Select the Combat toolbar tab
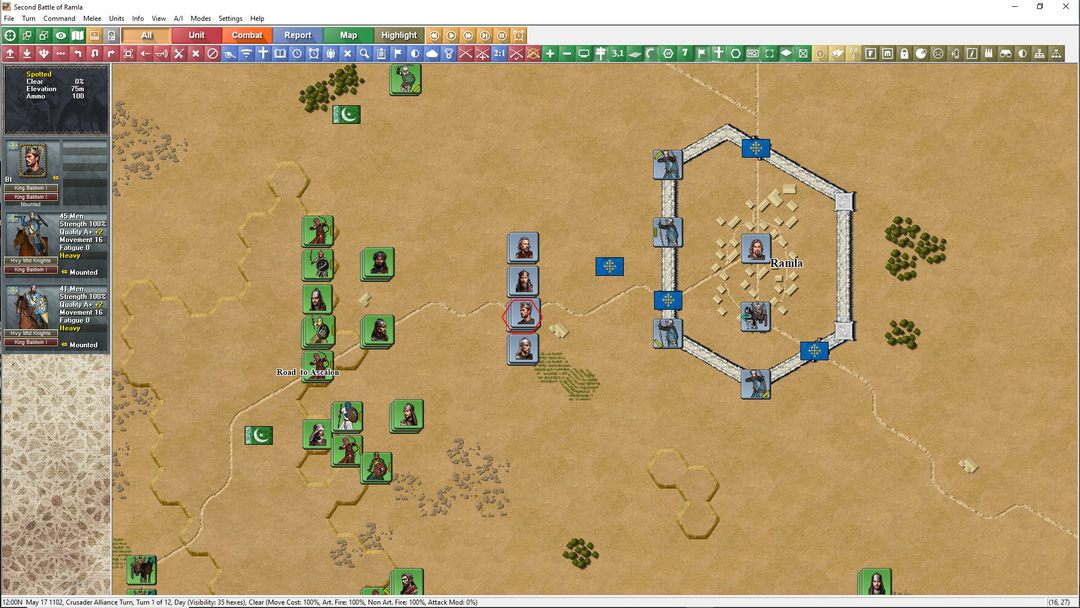Viewport: 1080px width, 608px height. [x=247, y=35]
